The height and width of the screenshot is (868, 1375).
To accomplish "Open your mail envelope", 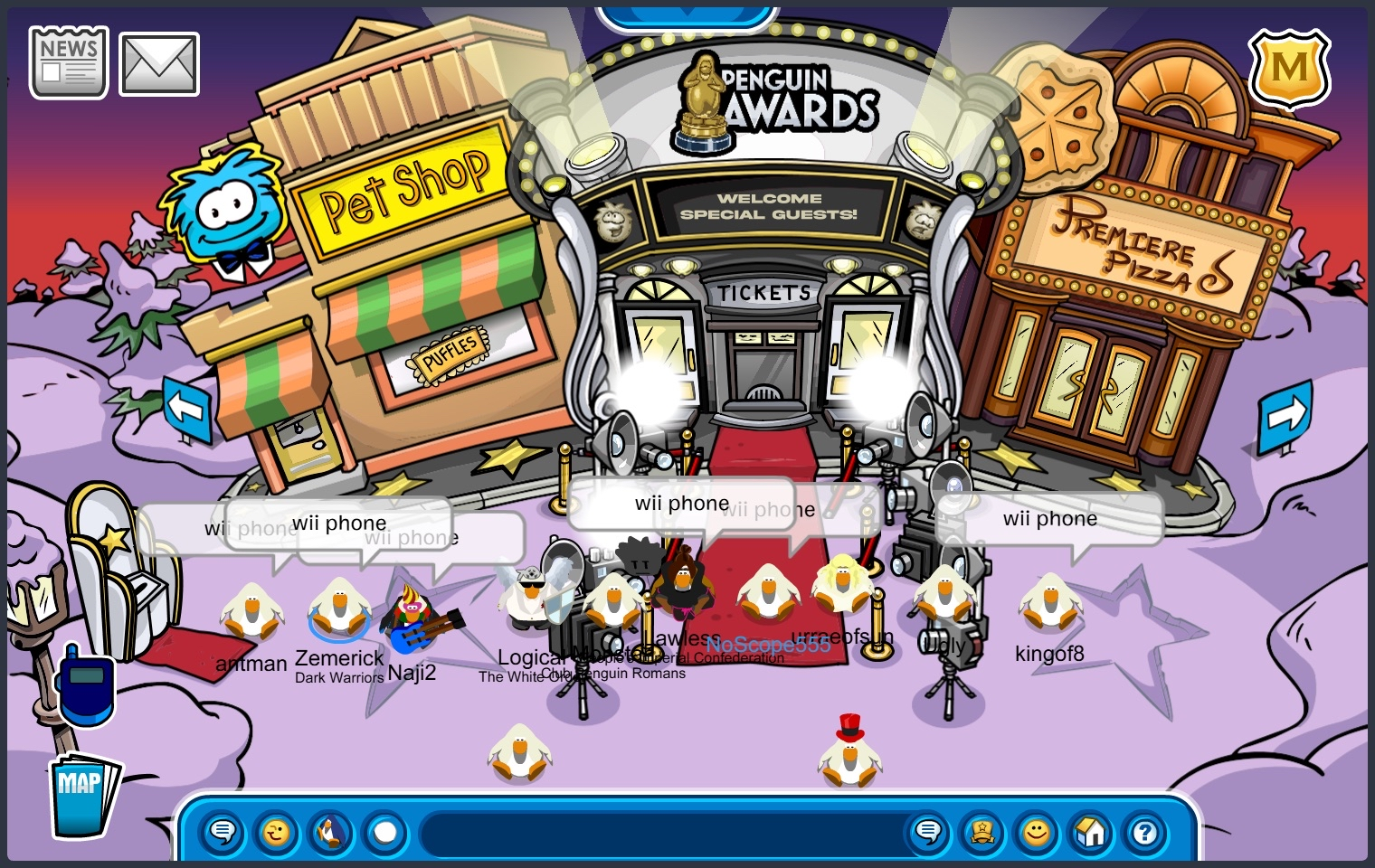I will pos(158,63).
